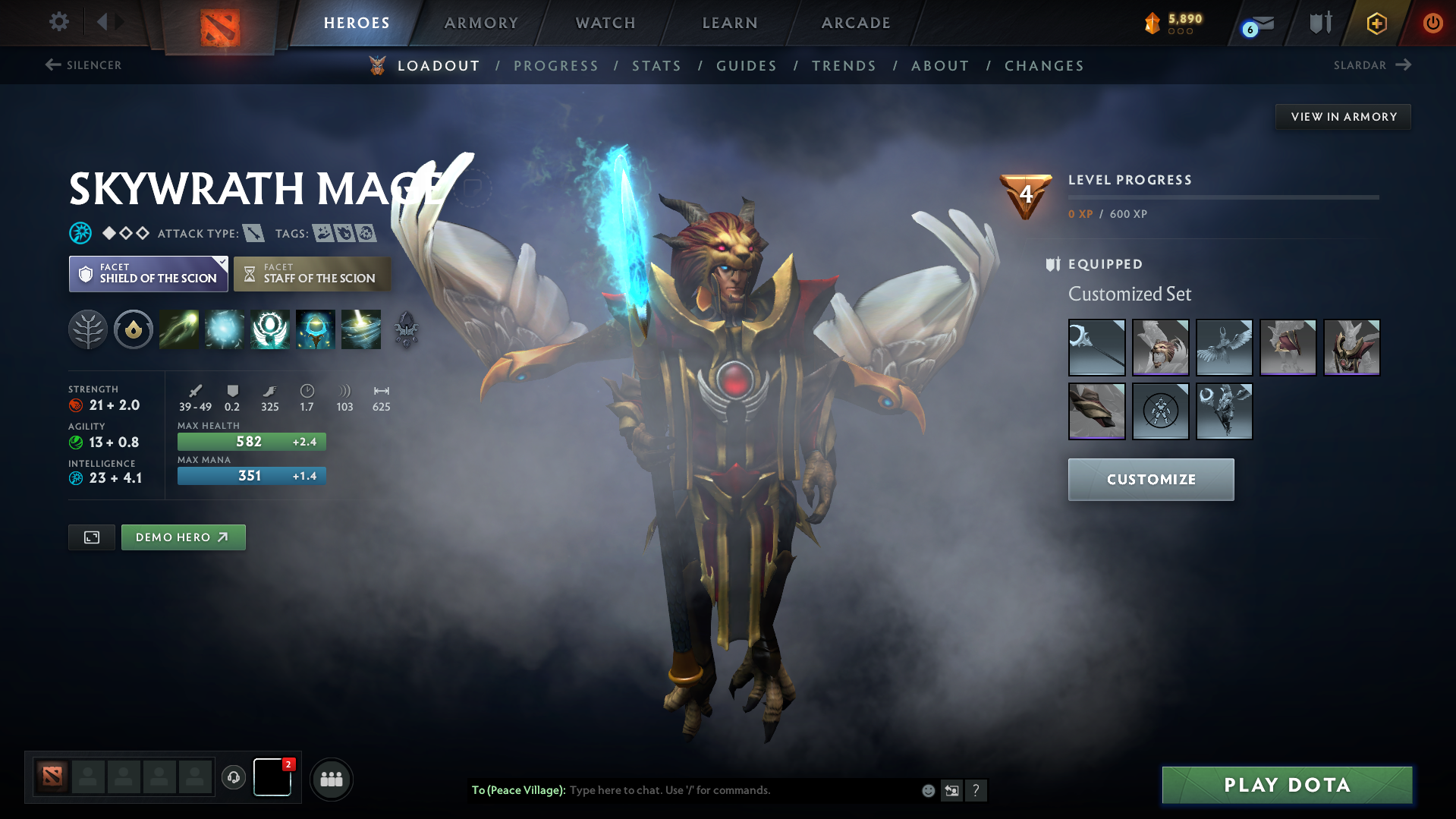Check the Level Progress XP bar
The width and height of the screenshot is (1456, 819).
(1222, 197)
